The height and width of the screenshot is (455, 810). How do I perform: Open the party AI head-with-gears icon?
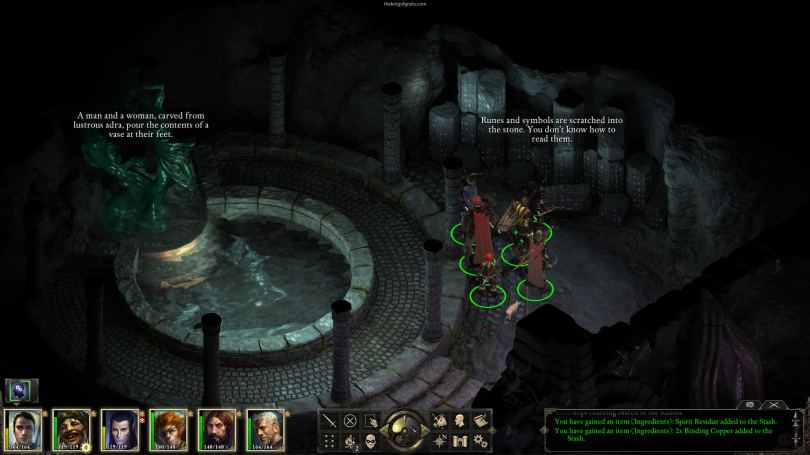coord(18,390)
